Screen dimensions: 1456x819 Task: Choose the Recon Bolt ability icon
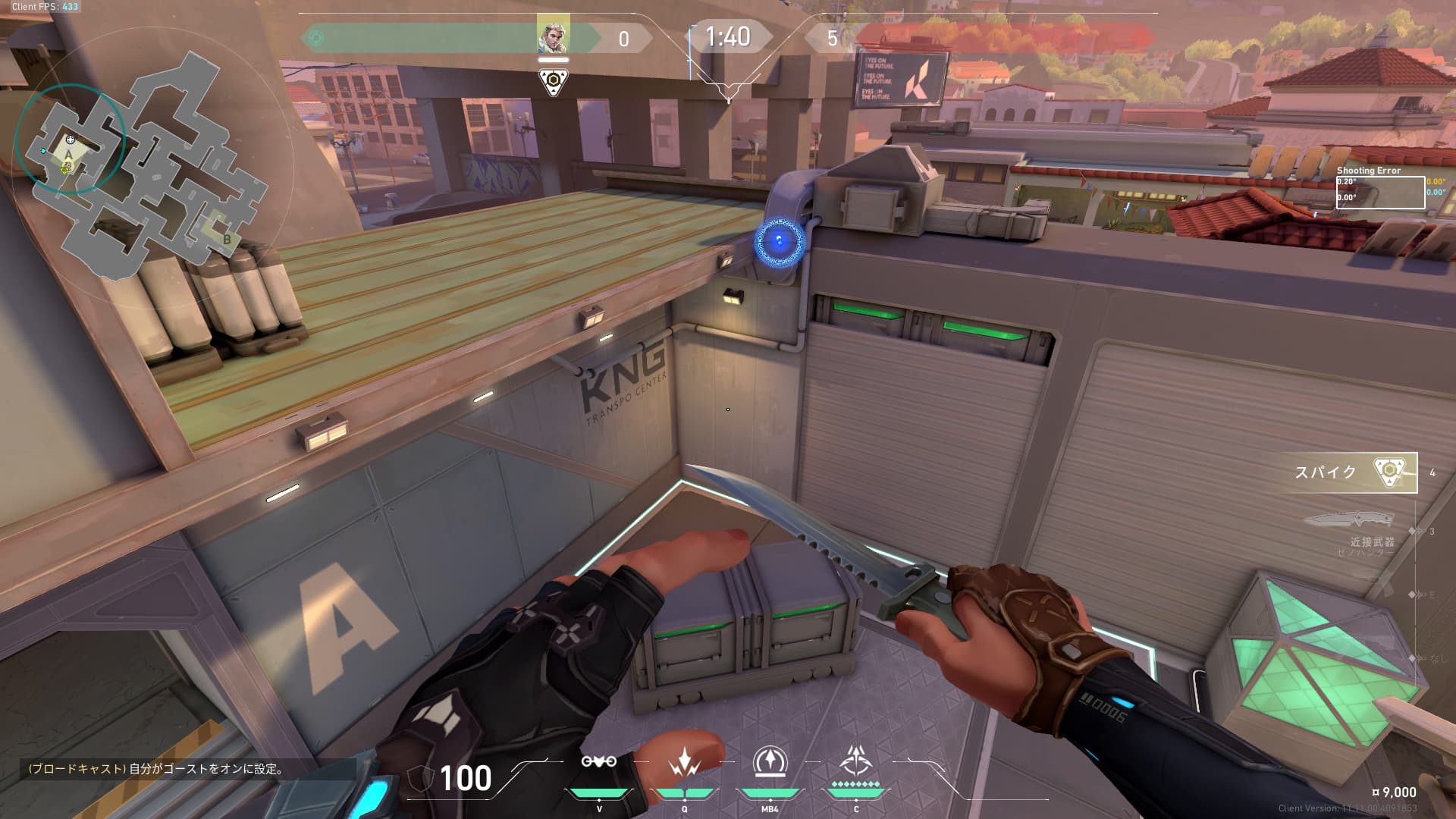pos(770,762)
